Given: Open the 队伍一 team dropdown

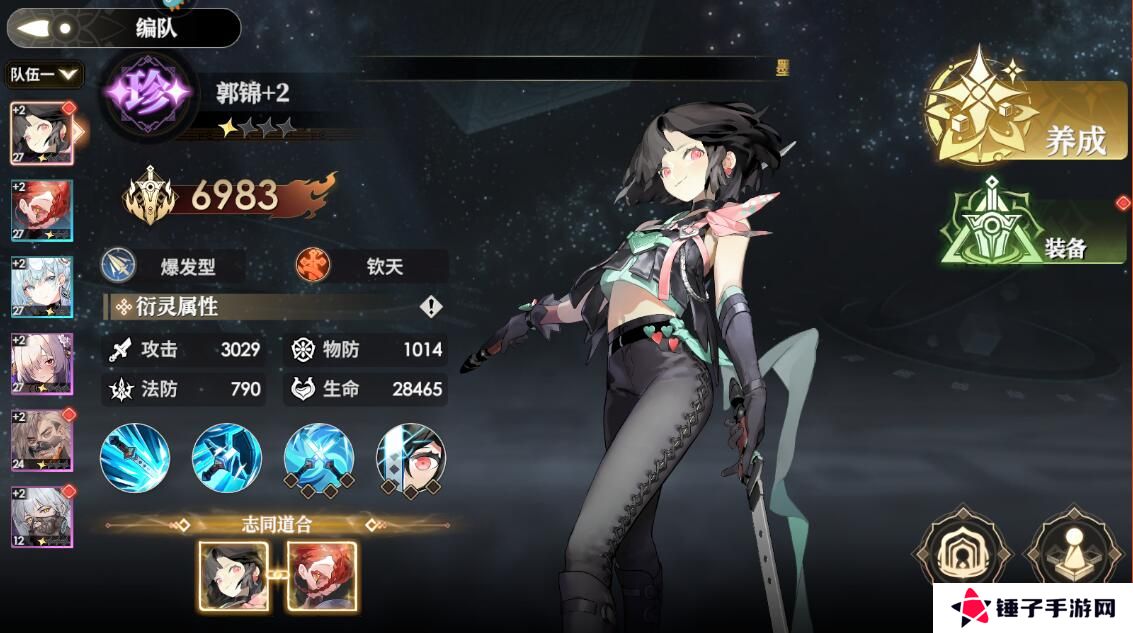Looking at the screenshot, I should tap(45, 74).
